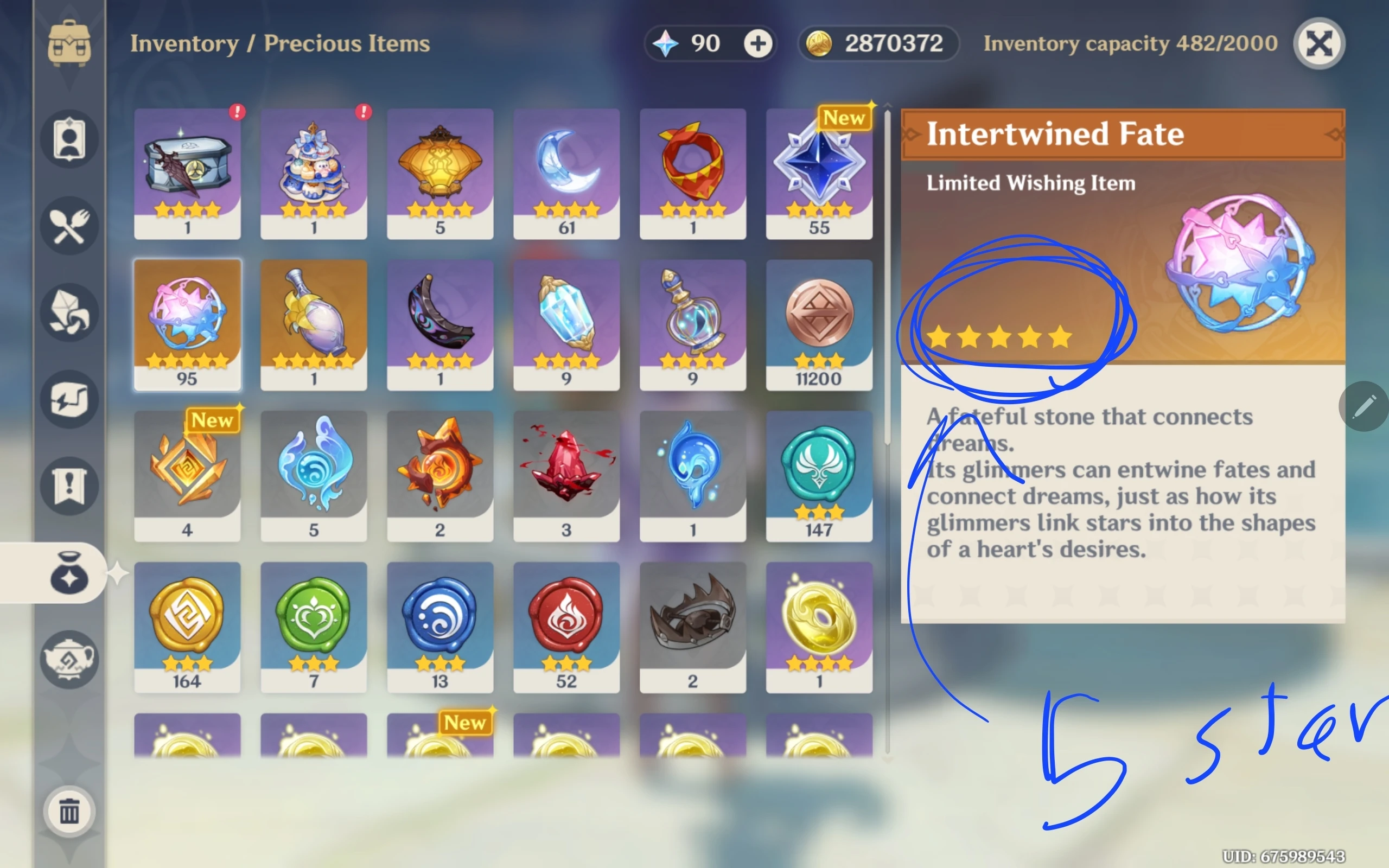Open the screenshot annotation pencil tool

tap(1365, 406)
